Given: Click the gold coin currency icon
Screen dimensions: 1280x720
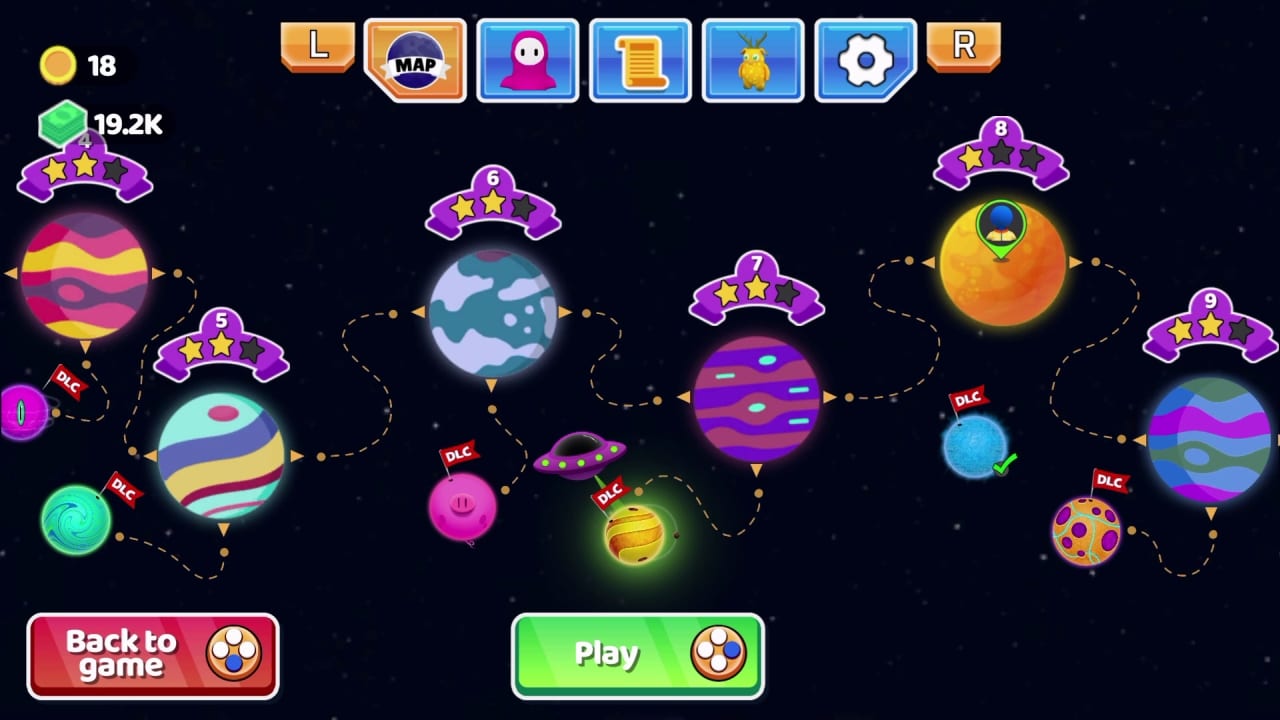Looking at the screenshot, I should click(57, 64).
